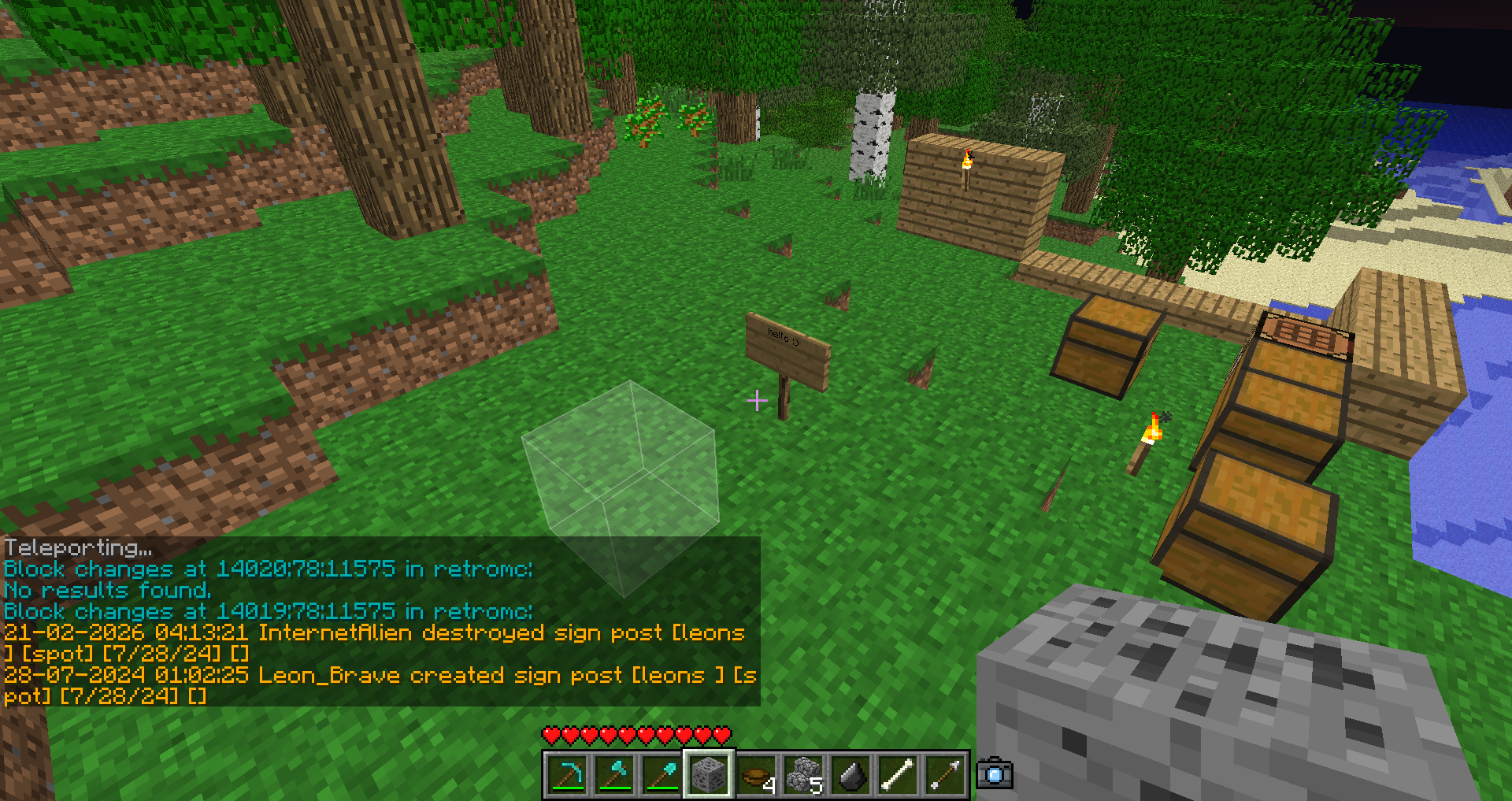This screenshot has height=801, width=1512.
Task: Select the arrow hotbar slot
Action: (x=945, y=775)
